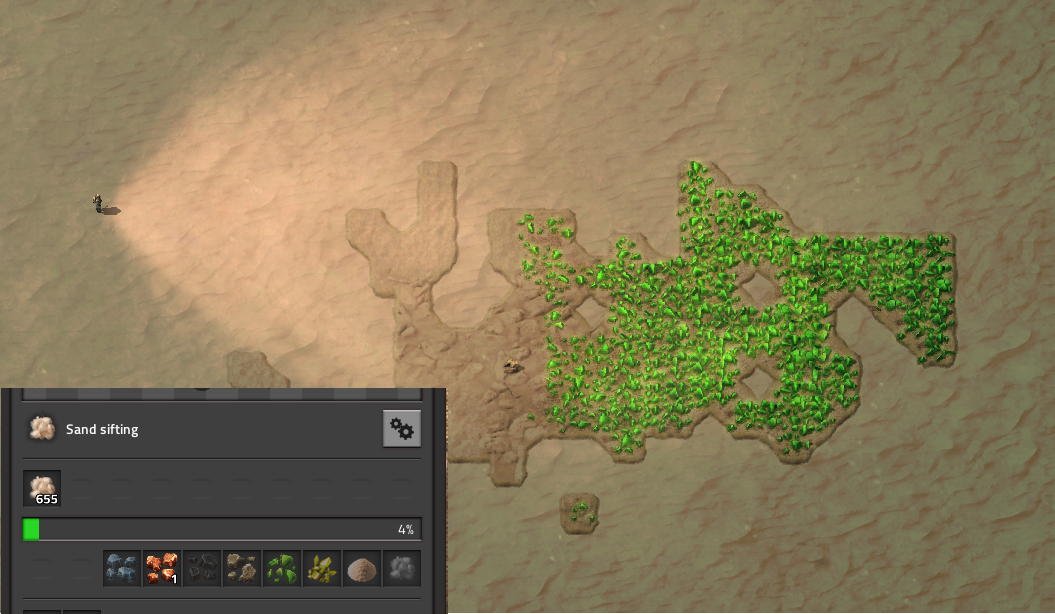Click the yellow crystal output slot

322,568
